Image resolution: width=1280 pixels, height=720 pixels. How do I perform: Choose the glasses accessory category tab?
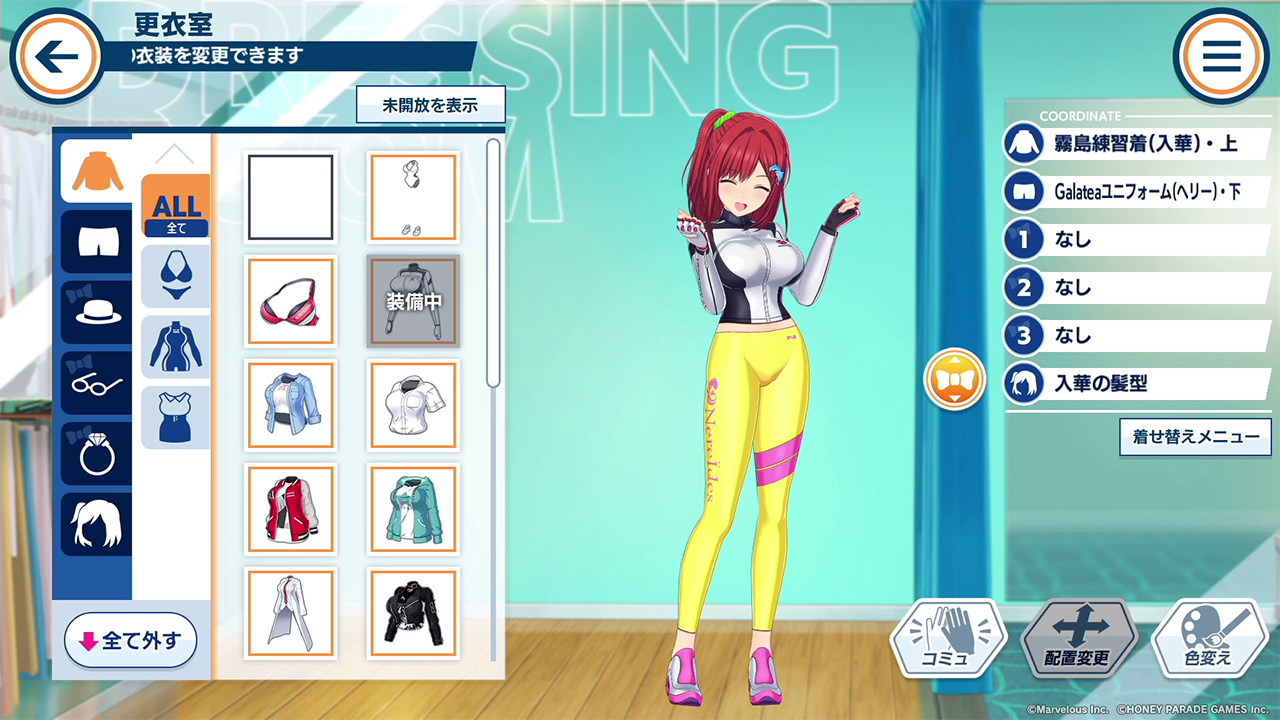tap(97, 382)
